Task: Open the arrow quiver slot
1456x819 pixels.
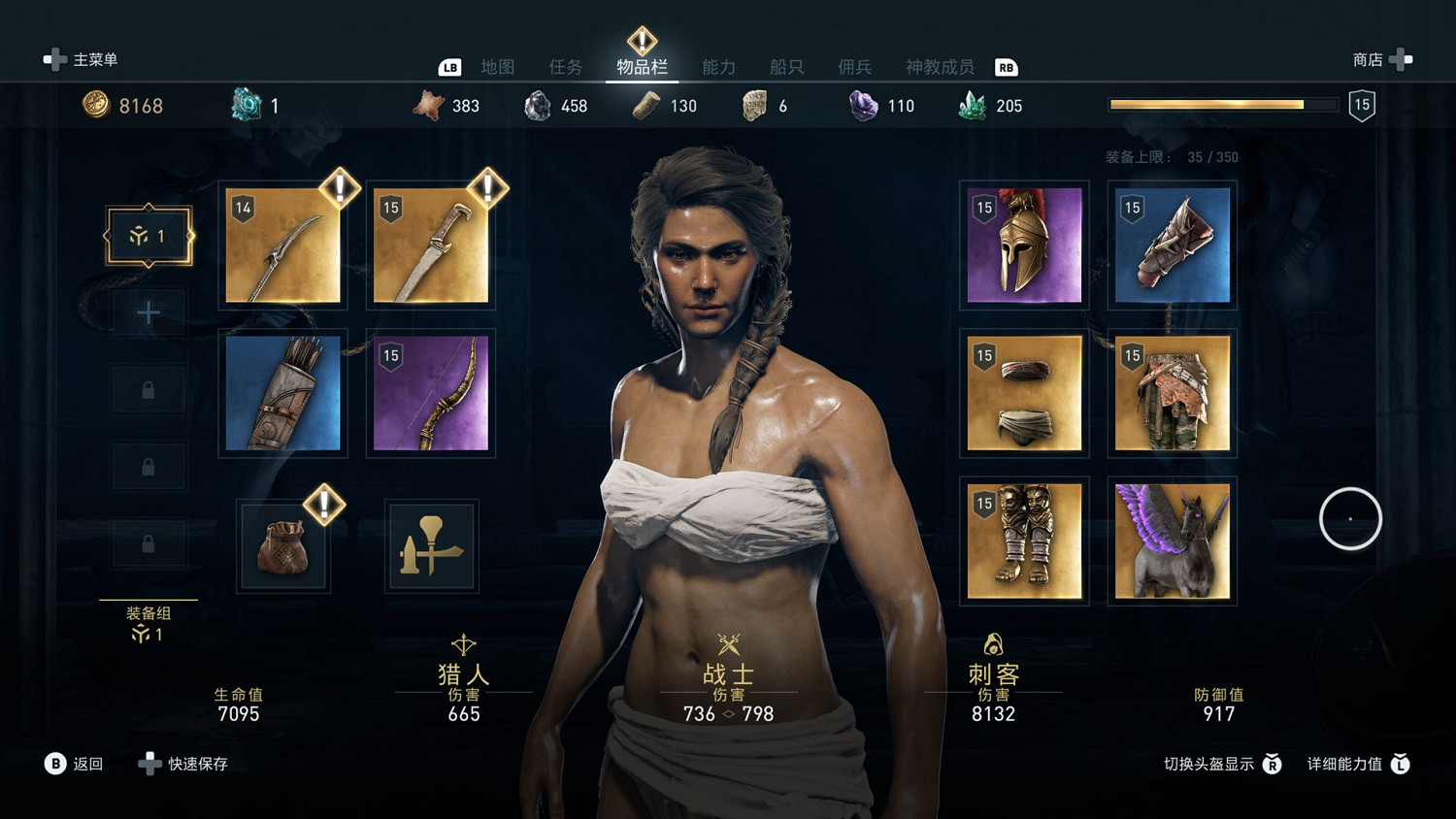Action: click(x=283, y=393)
